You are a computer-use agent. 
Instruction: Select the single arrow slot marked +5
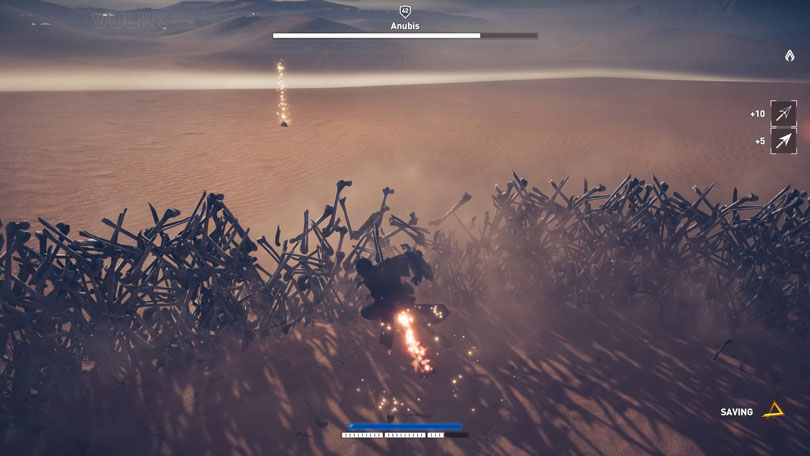(x=783, y=141)
